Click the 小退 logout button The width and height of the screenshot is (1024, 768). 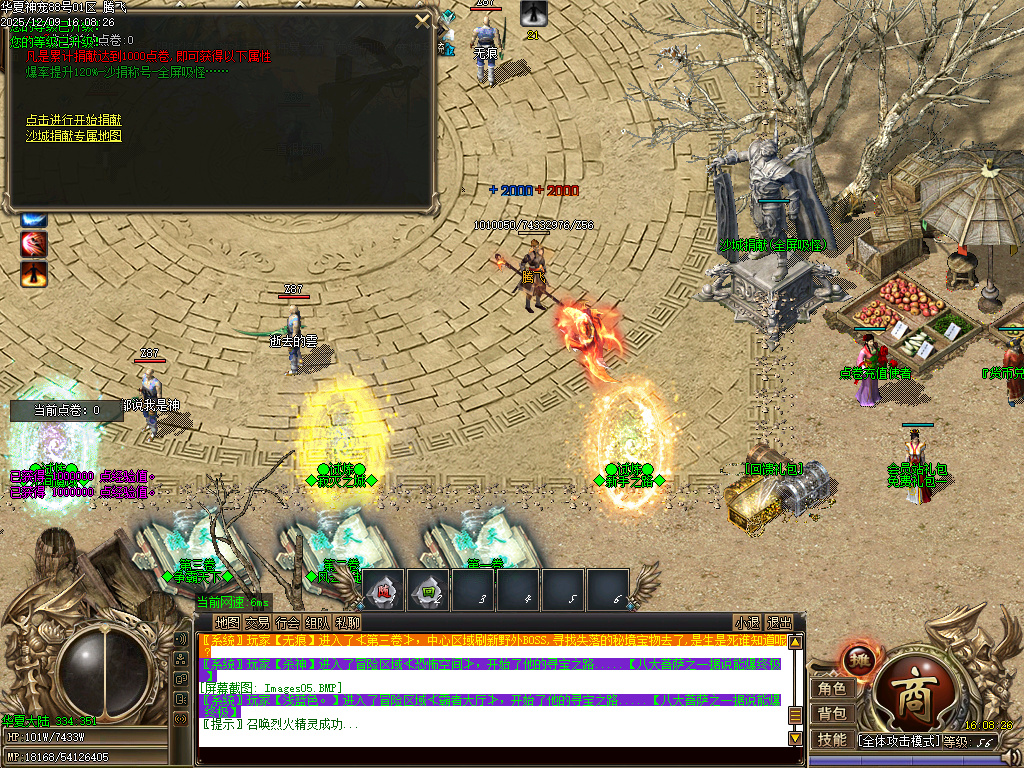coord(747,622)
